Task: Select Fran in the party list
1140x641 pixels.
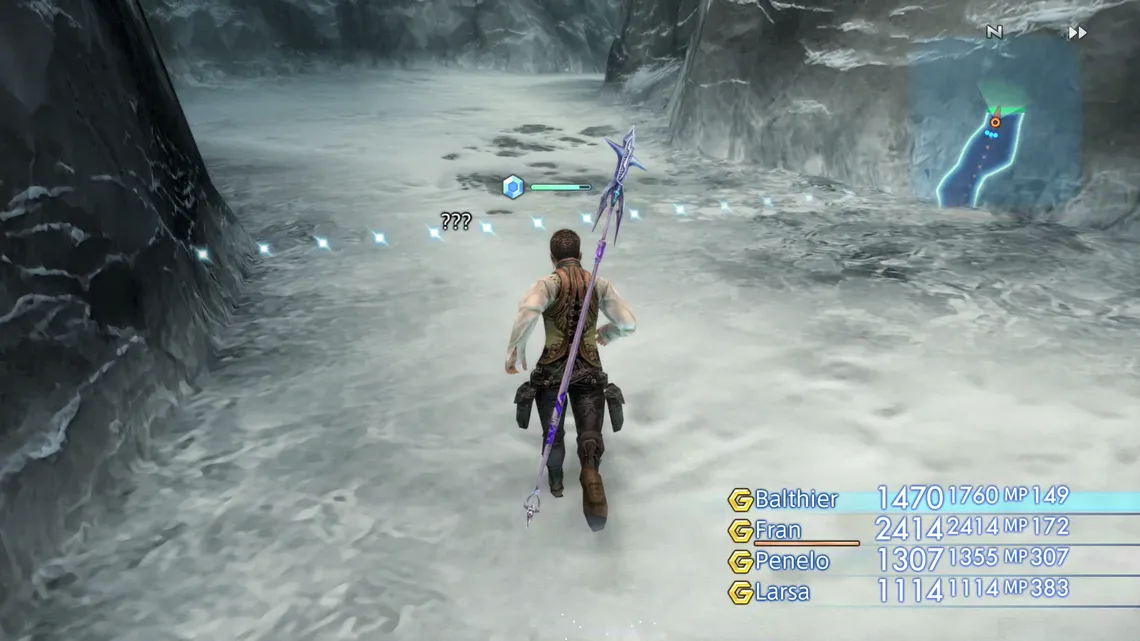Action: [x=778, y=530]
